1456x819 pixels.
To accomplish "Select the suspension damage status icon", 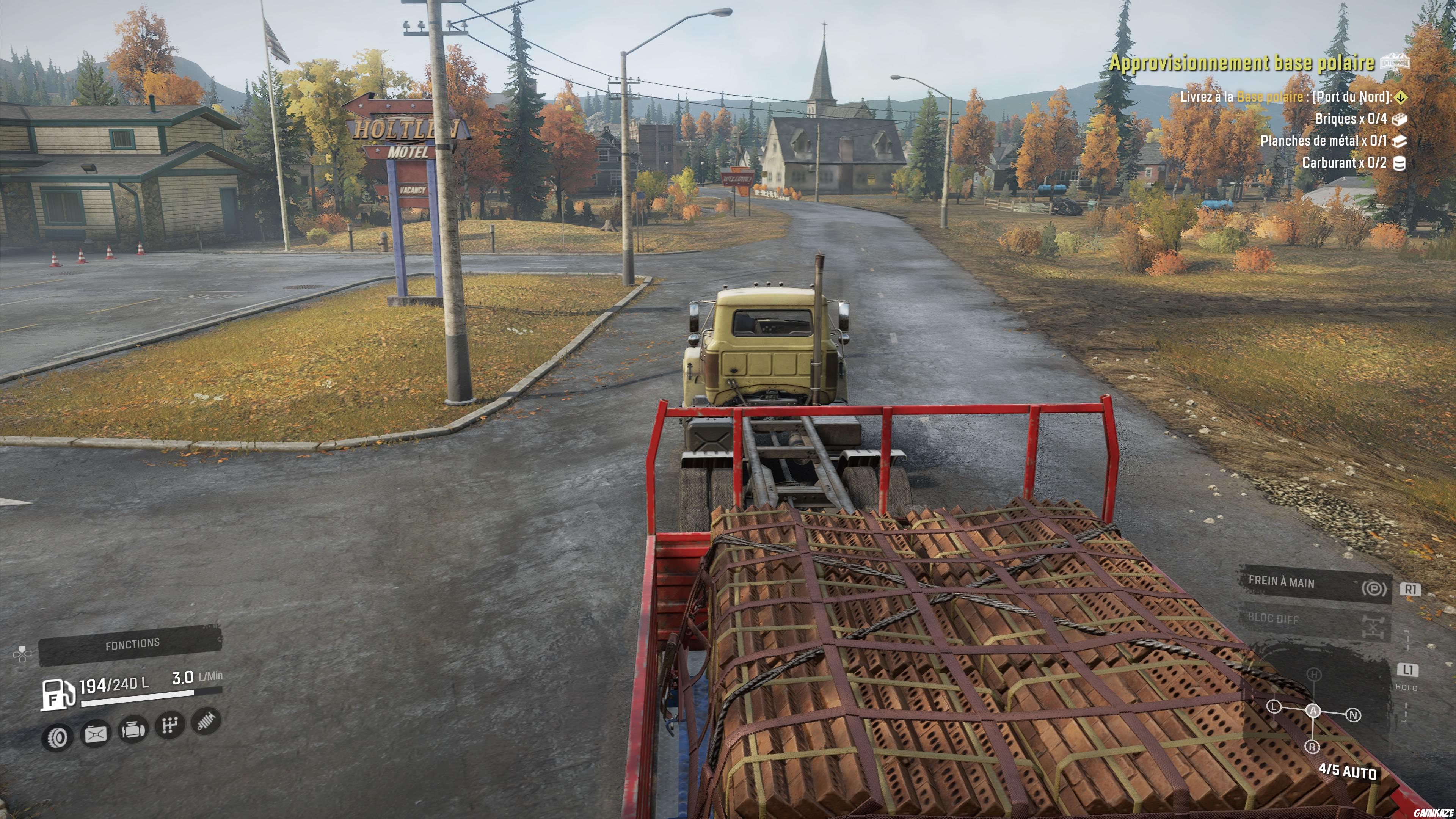I will pyautogui.click(x=206, y=721).
